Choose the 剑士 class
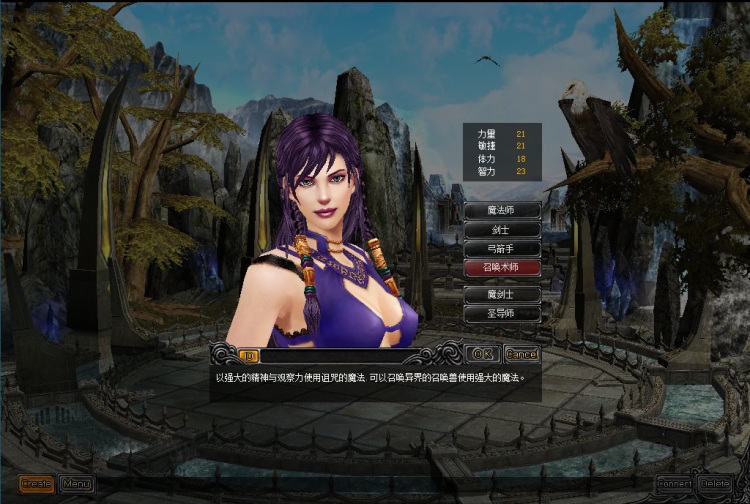750x504 pixels. [502, 229]
